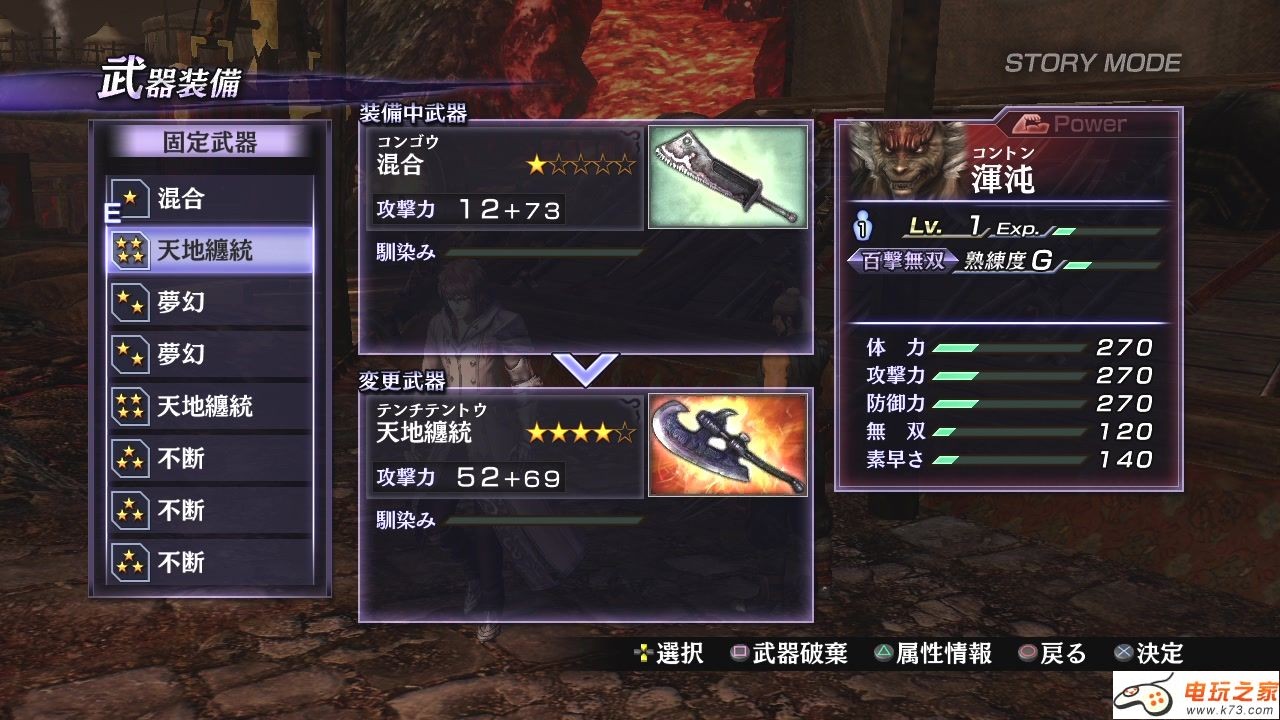Viewport: 1280px width, 720px height.
Task: Pick the unhighlighted 天地纏統 weapon row
Action: (210, 406)
